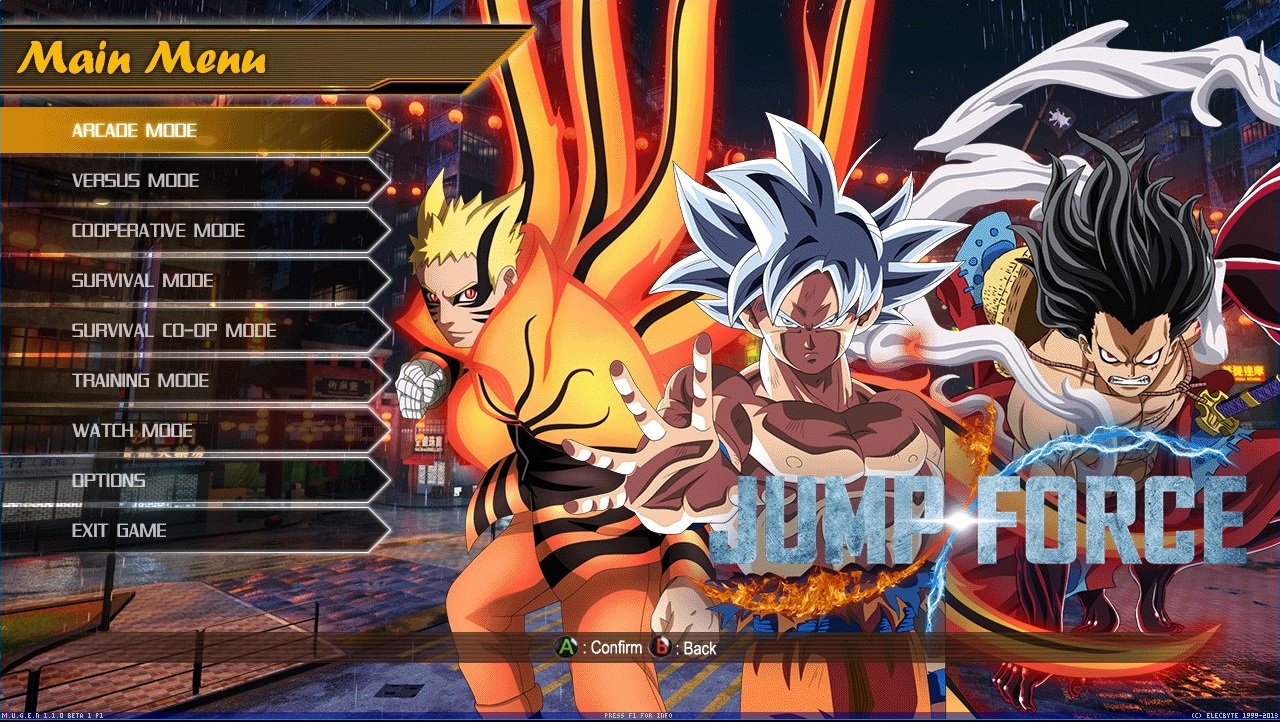Open Training Mode
The height and width of the screenshot is (722, 1280).
[140, 380]
